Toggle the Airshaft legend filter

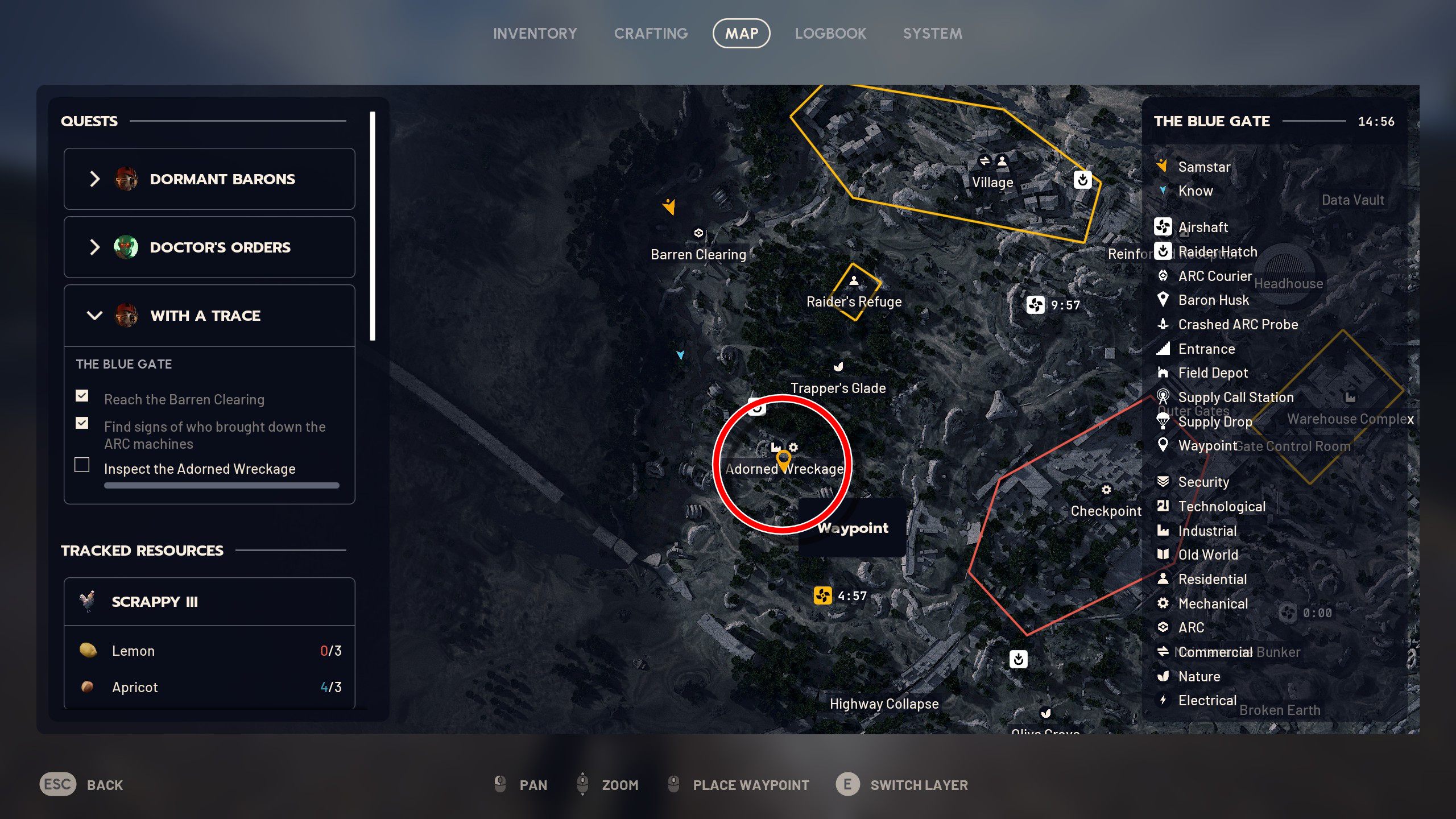(x=1202, y=227)
